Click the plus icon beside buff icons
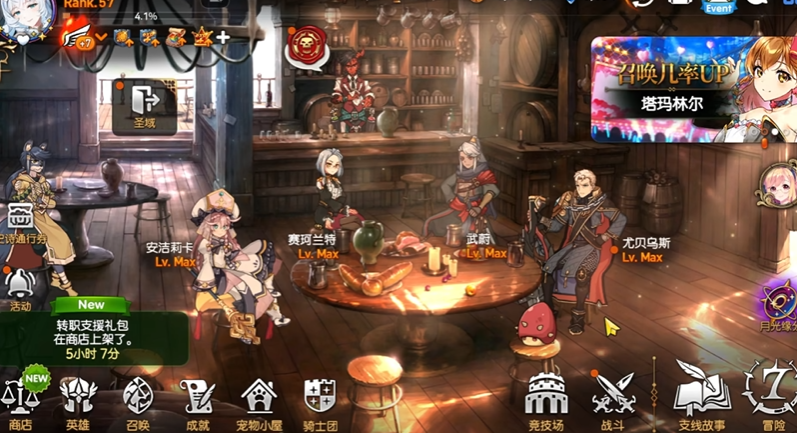 (223, 38)
